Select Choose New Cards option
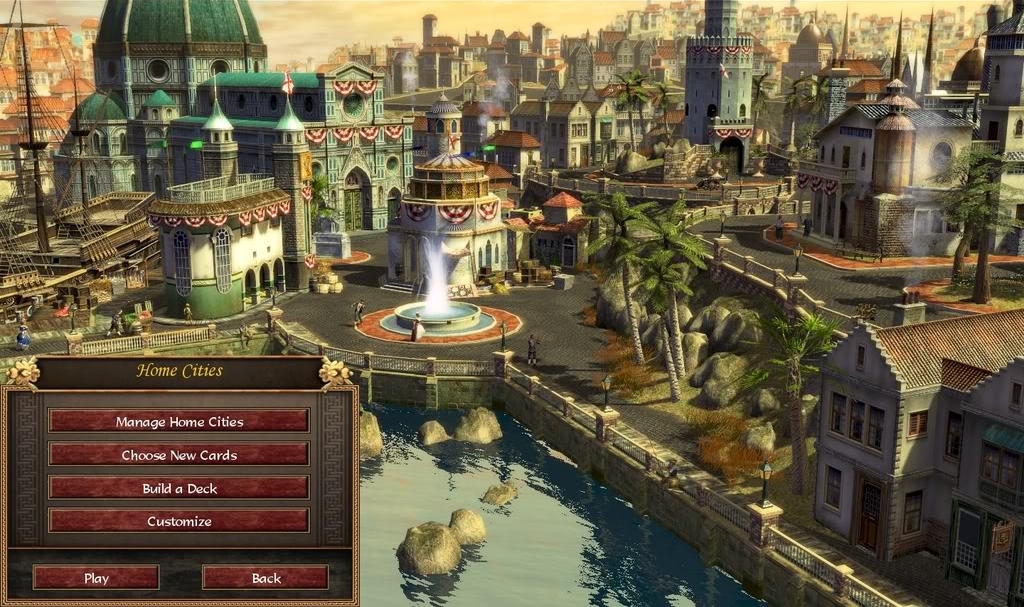Image resolution: width=1024 pixels, height=607 pixels. coord(179,454)
